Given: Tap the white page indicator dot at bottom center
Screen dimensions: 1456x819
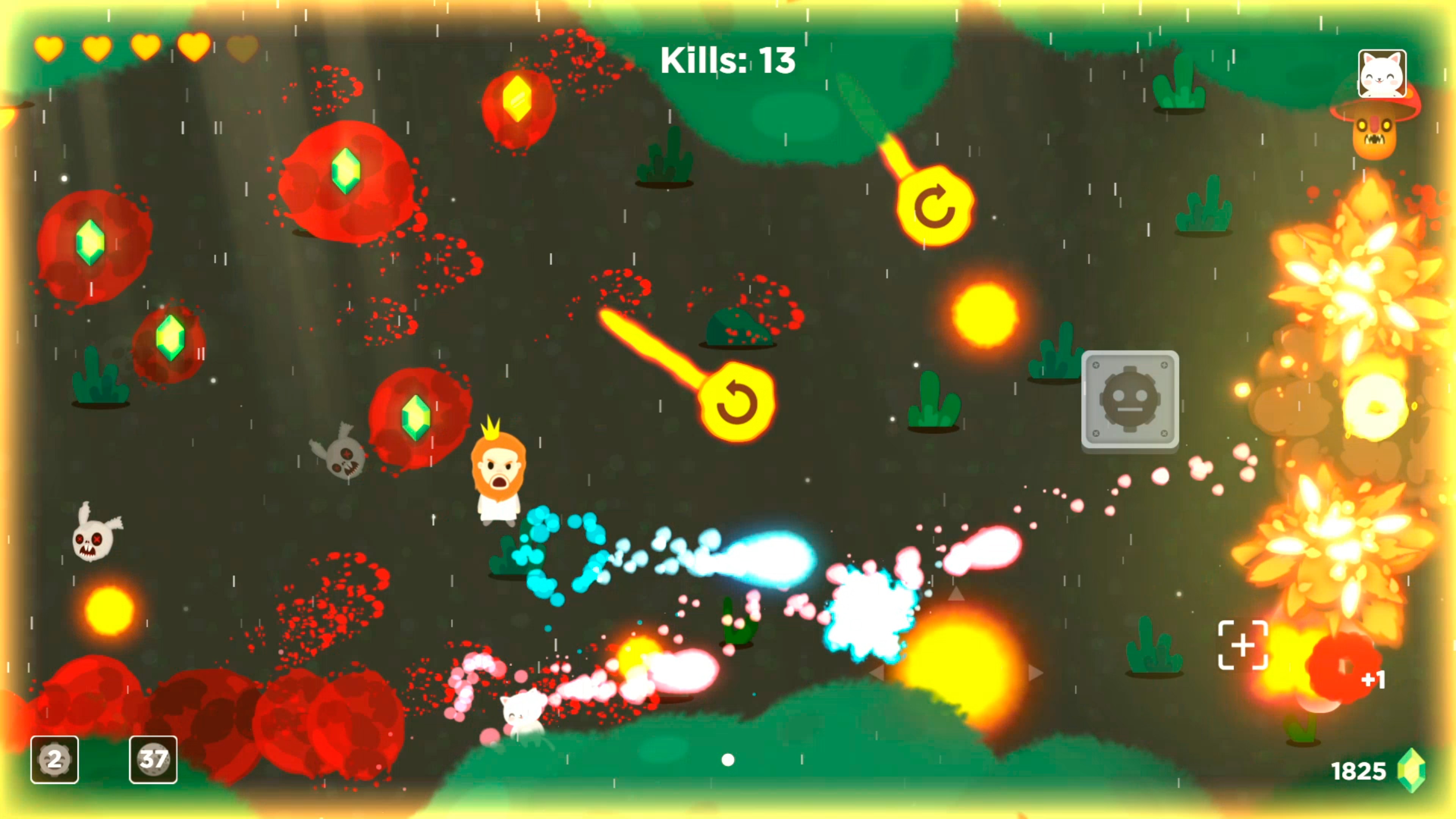Looking at the screenshot, I should [x=728, y=761].
